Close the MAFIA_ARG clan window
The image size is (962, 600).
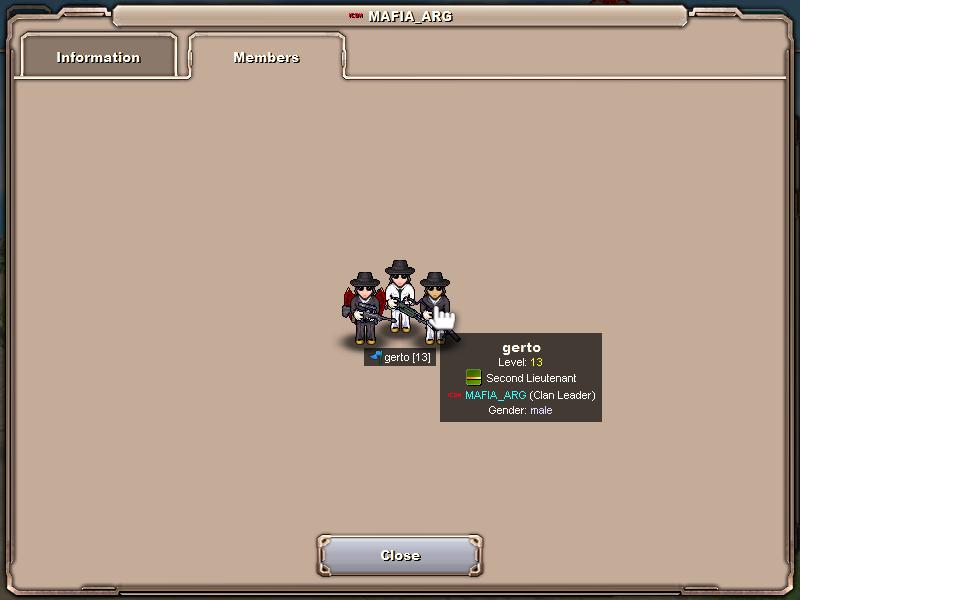400,556
